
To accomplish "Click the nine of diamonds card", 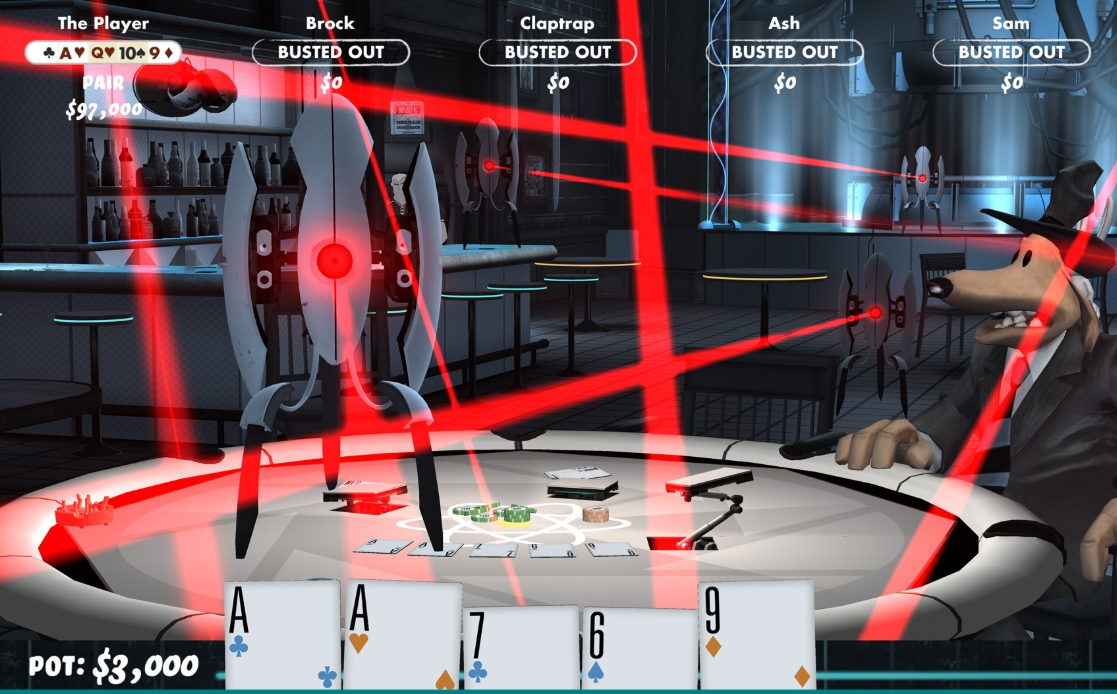I will [x=757, y=636].
